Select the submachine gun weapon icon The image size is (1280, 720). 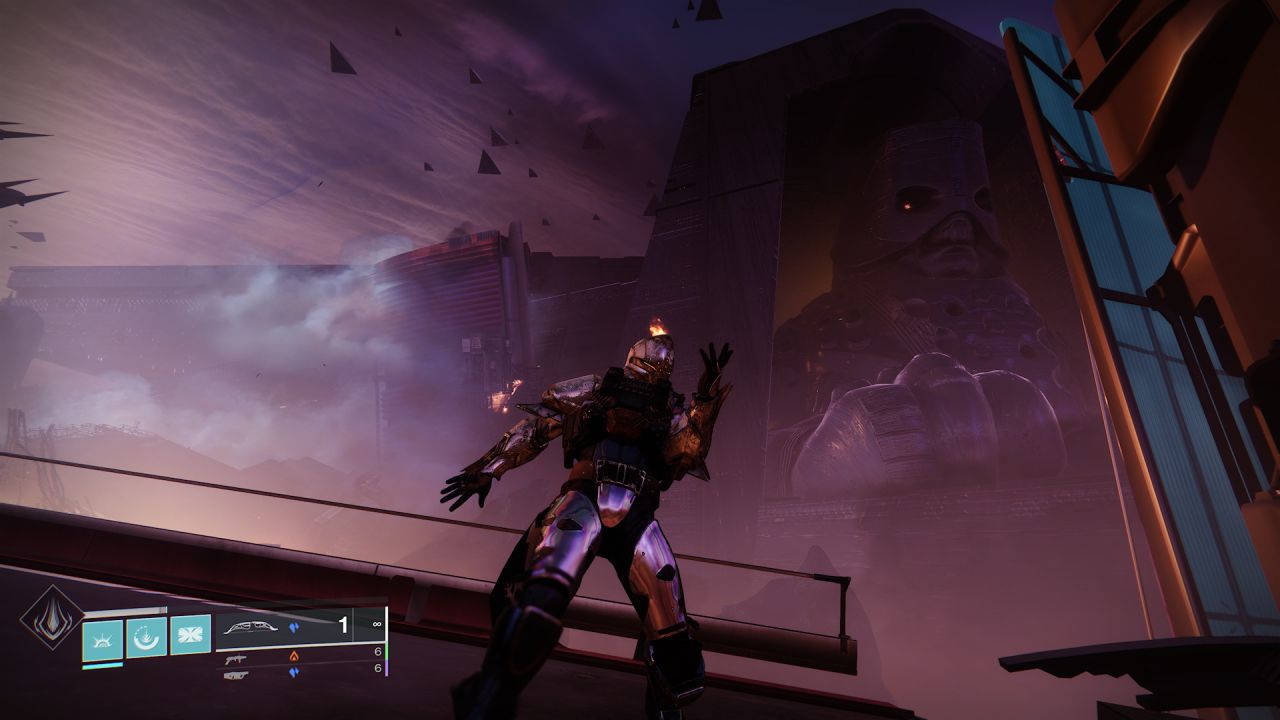click(237, 659)
